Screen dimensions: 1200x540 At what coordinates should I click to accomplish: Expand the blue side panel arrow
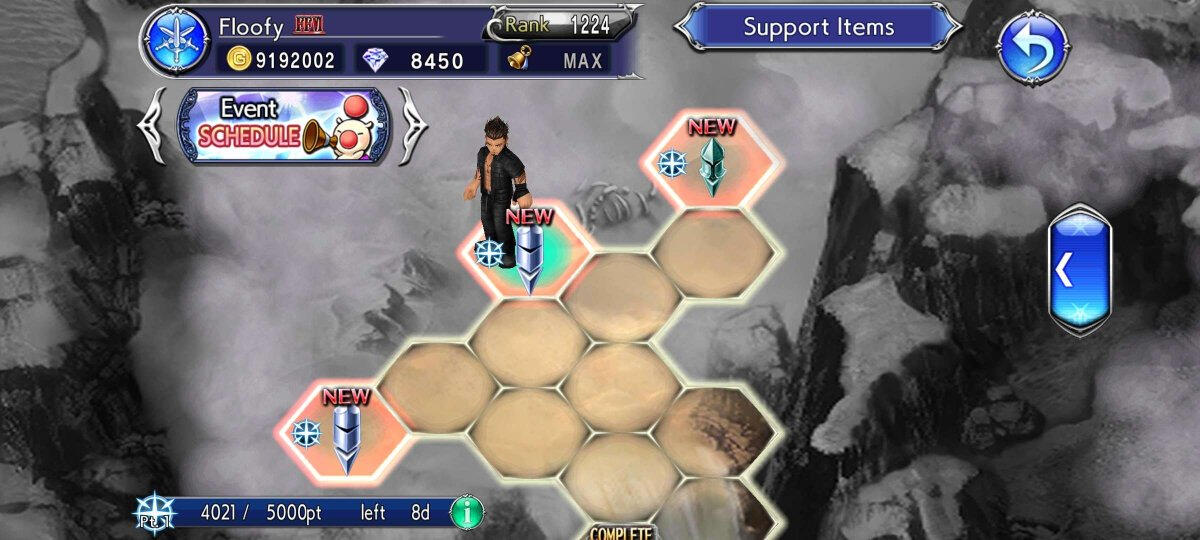click(x=1079, y=269)
